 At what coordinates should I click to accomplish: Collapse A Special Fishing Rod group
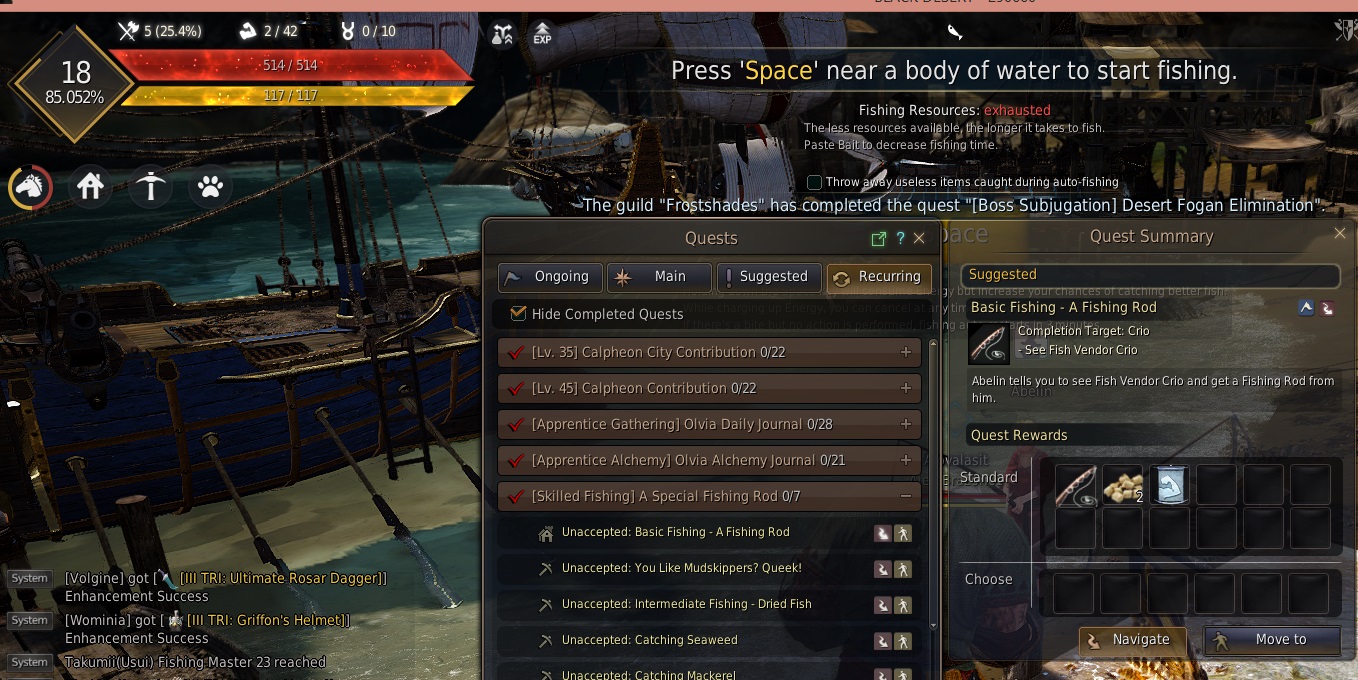pos(905,496)
